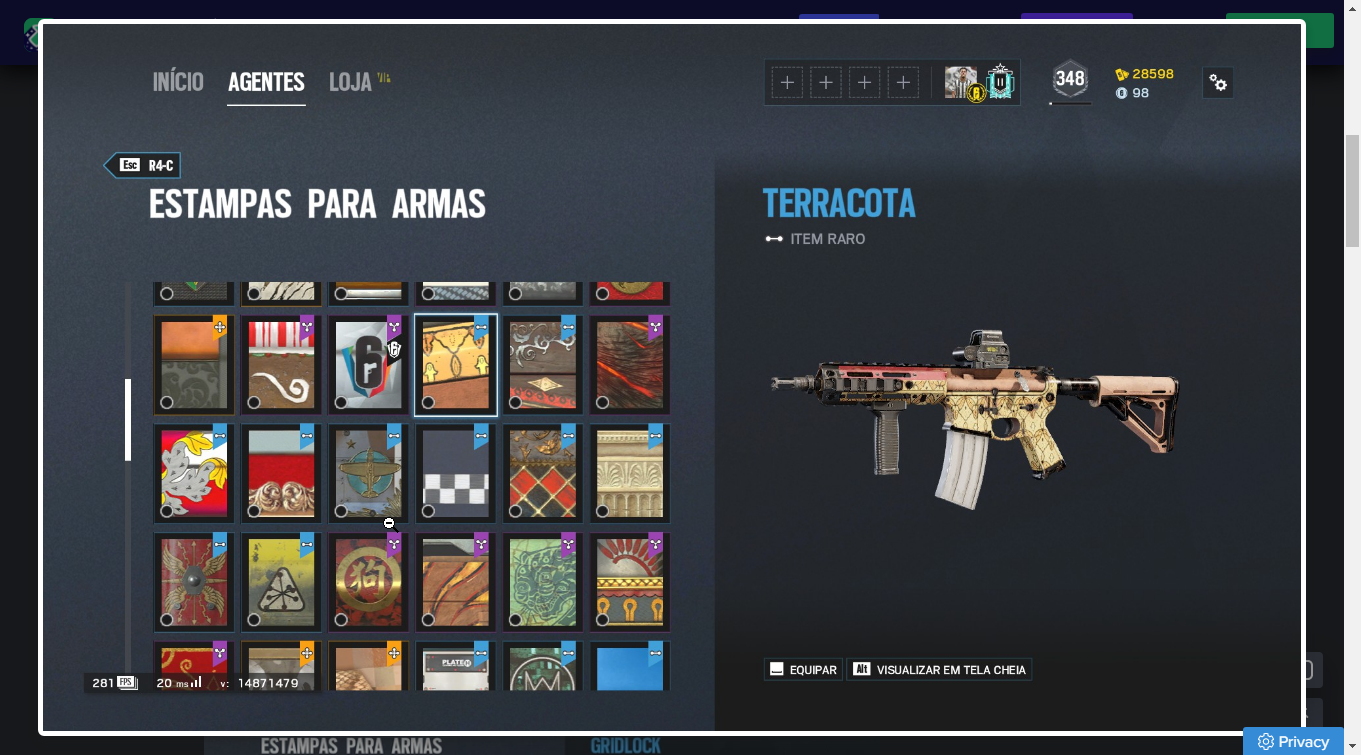The width and height of the screenshot is (1361, 755).
Task: Select the yellow hazard triangle skin
Action: [x=280, y=581]
